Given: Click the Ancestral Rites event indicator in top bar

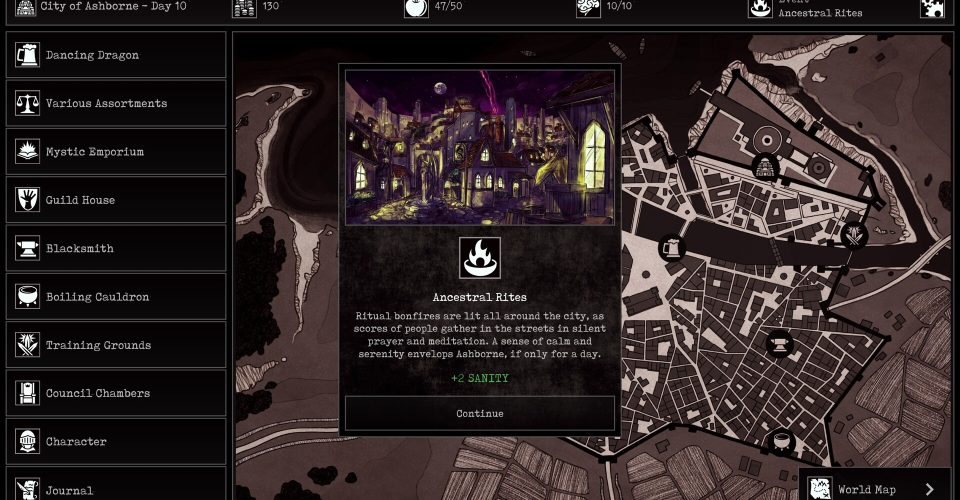Looking at the screenshot, I should (x=806, y=9).
